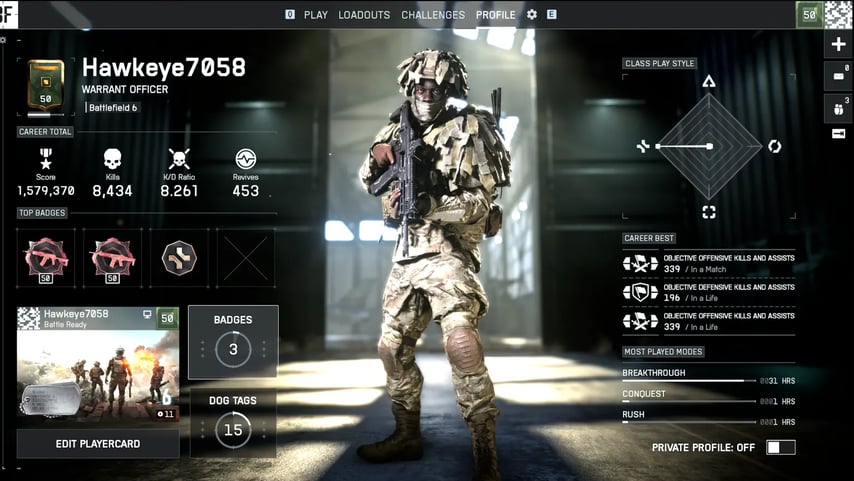Open the squad members icon in sidebar

[x=838, y=105]
